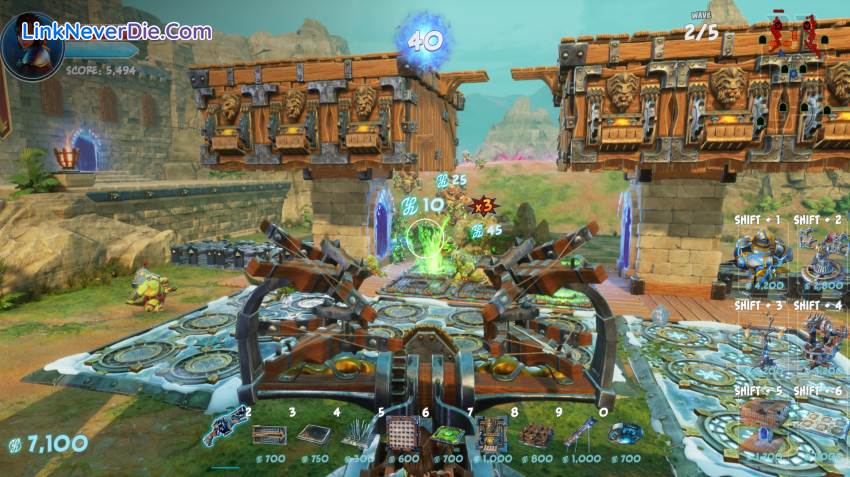Choose the arrow wall trap, slot 2
Viewport: 850px width, 477px height.
[x=268, y=434]
